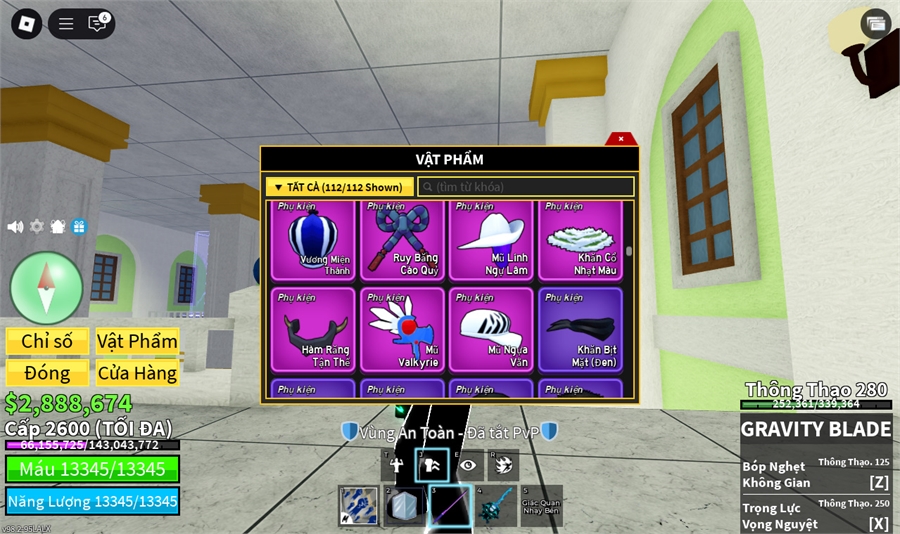Open the Chỉ số stats menu

(x=47, y=341)
